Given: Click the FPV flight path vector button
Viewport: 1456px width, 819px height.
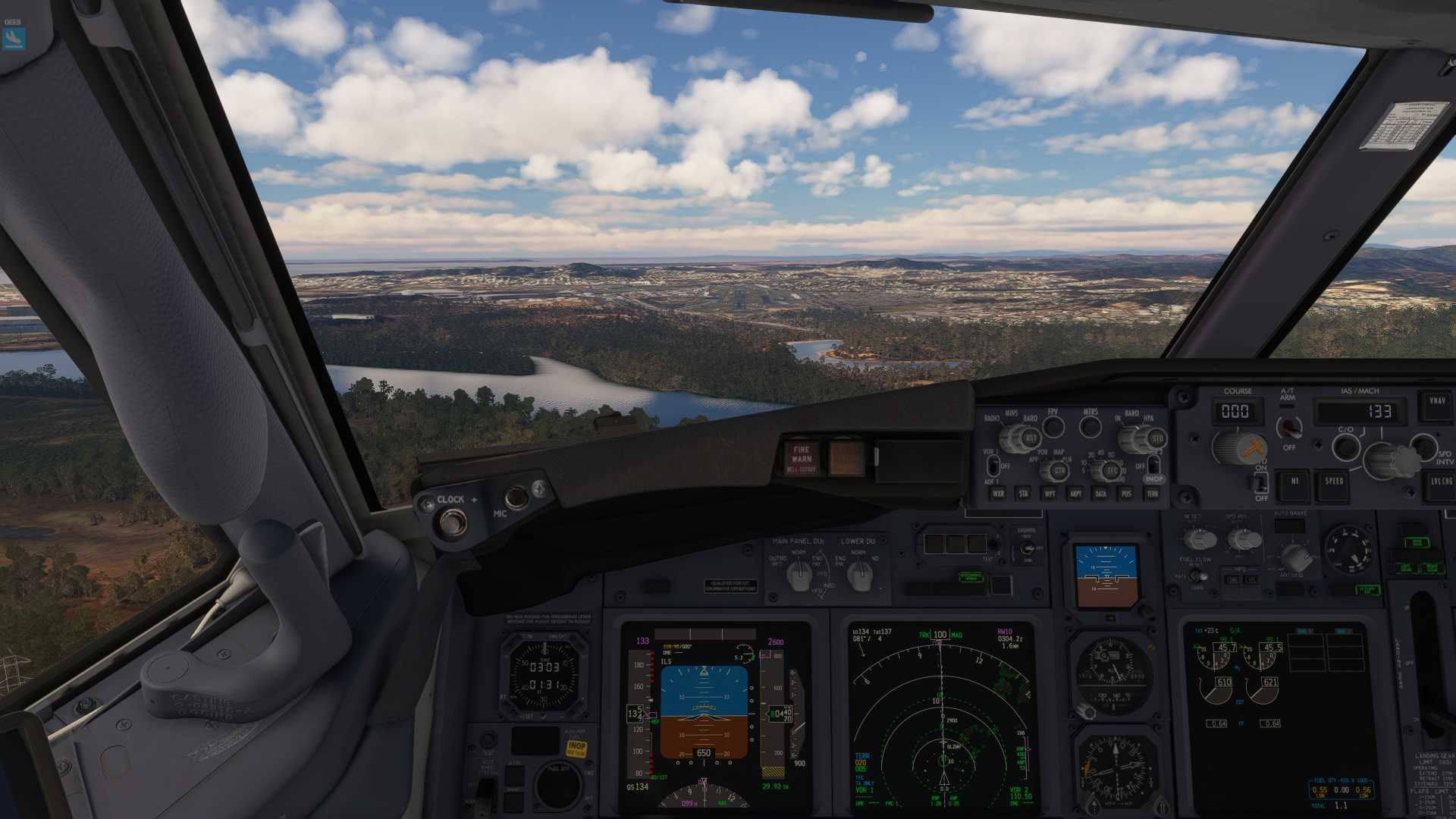Looking at the screenshot, I should click(1053, 427).
